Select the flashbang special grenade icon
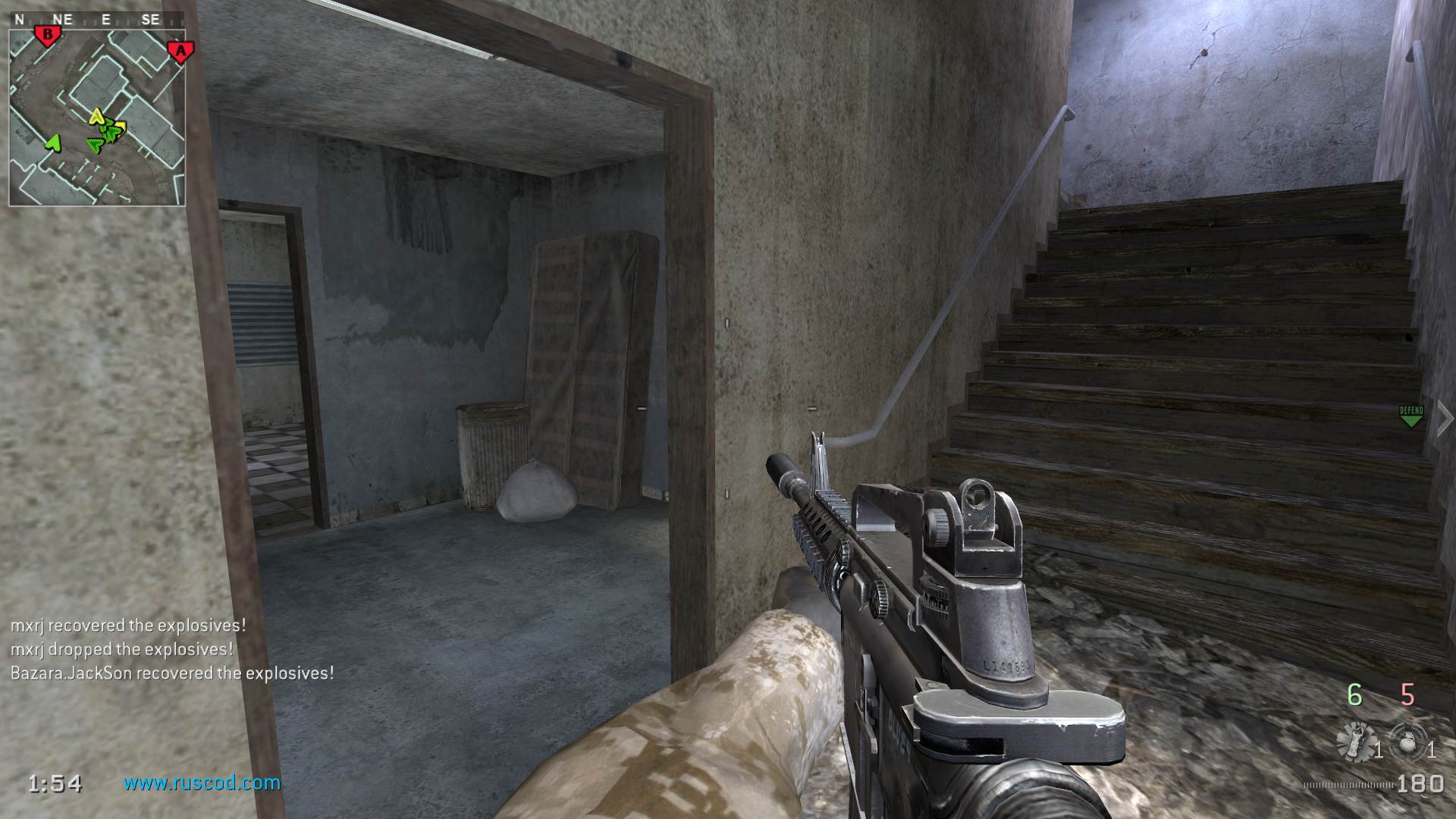The width and height of the screenshot is (1456, 819). coord(1354,741)
